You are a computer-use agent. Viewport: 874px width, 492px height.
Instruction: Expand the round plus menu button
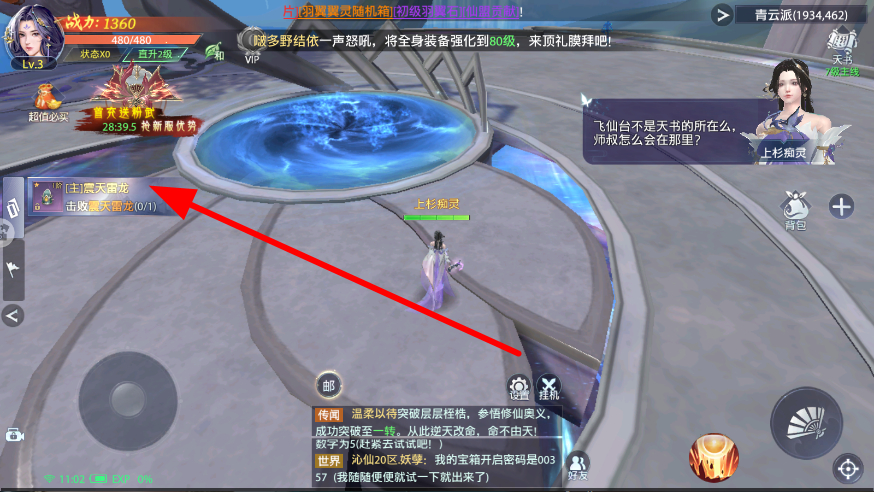(842, 206)
